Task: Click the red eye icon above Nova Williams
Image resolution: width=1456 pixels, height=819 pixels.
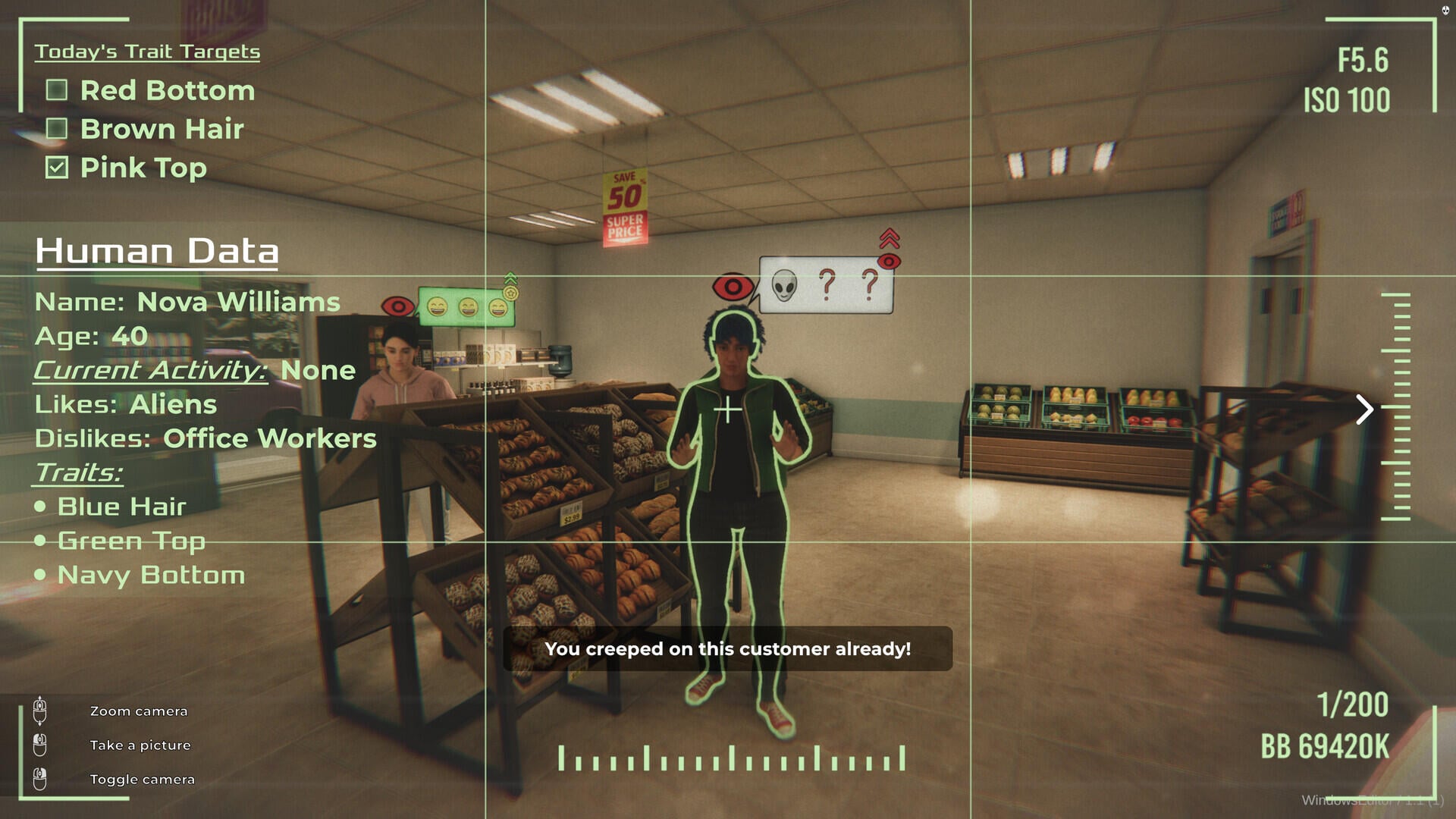Action: tap(733, 287)
